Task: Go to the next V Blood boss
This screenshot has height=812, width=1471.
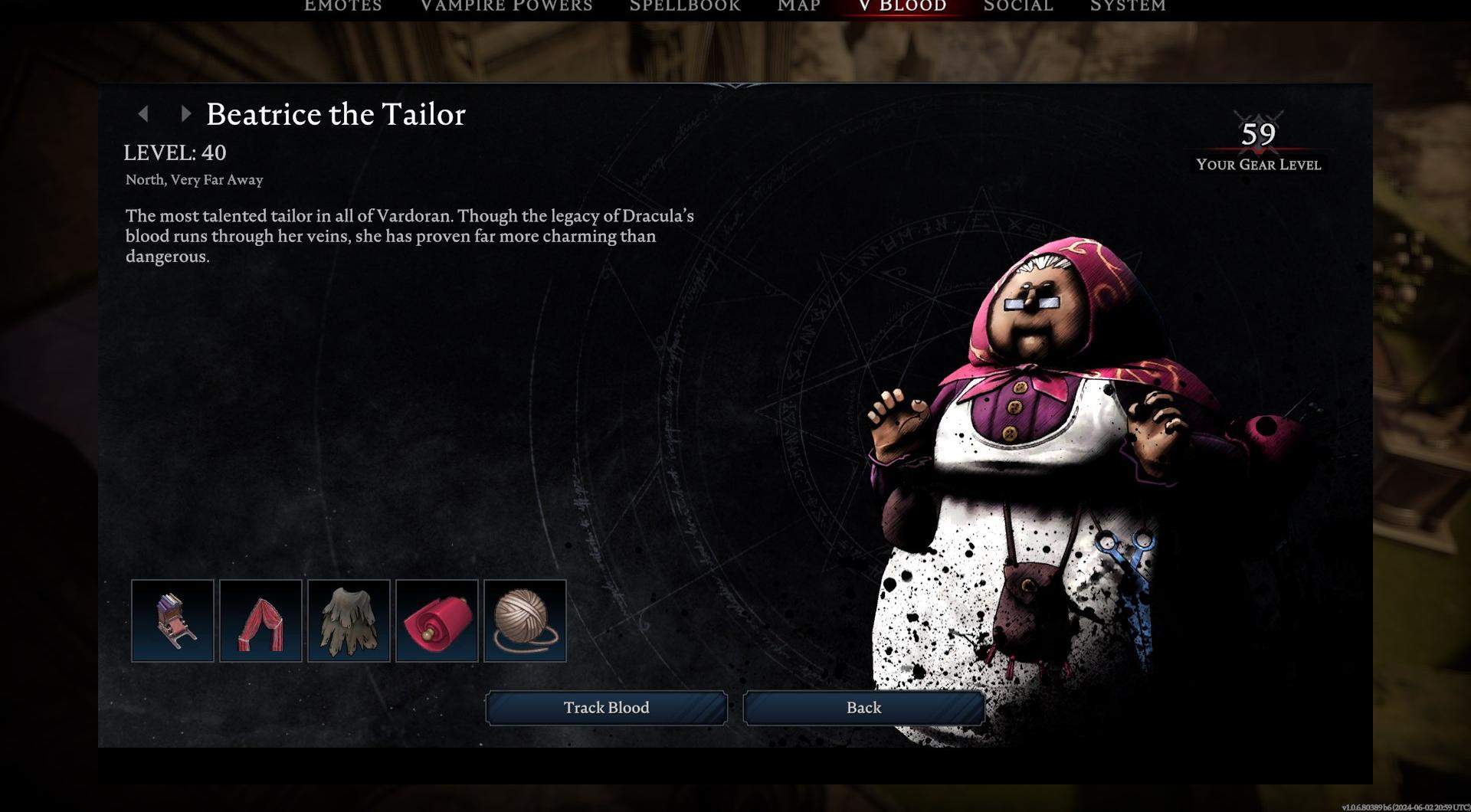Action: tap(185, 114)
